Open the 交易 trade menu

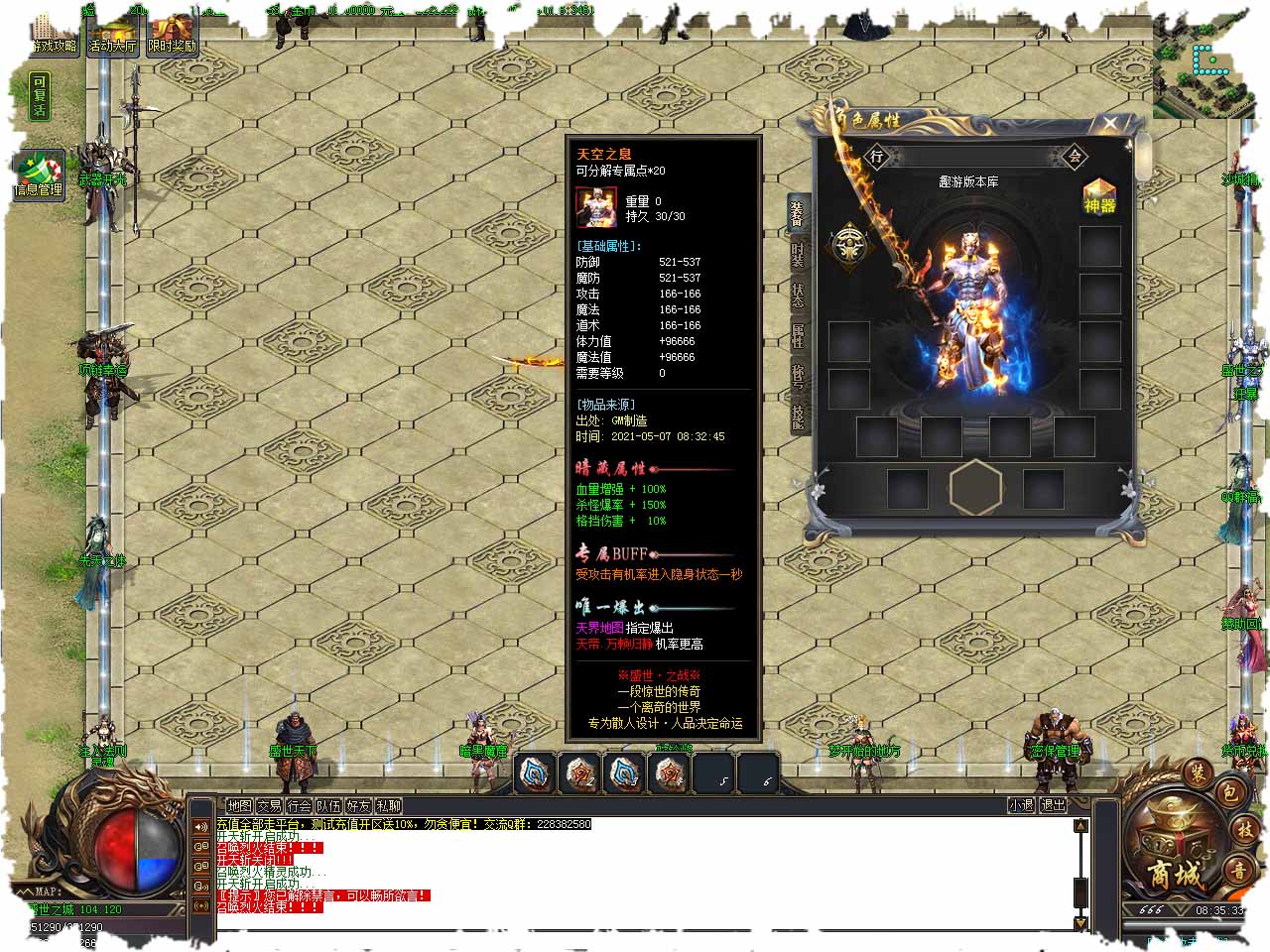click(x=269, y=806)
